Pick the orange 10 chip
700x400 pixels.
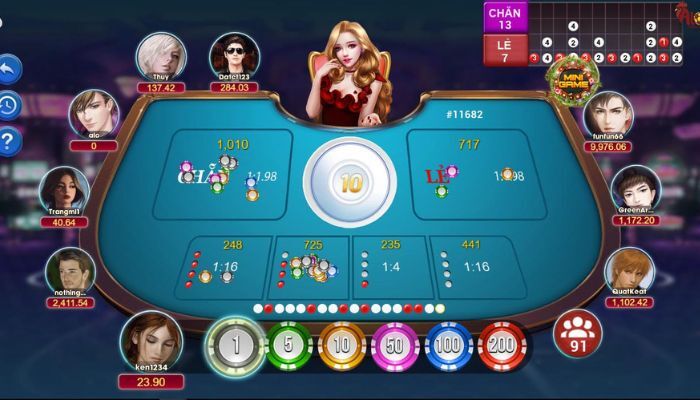[x=342, y=347]
